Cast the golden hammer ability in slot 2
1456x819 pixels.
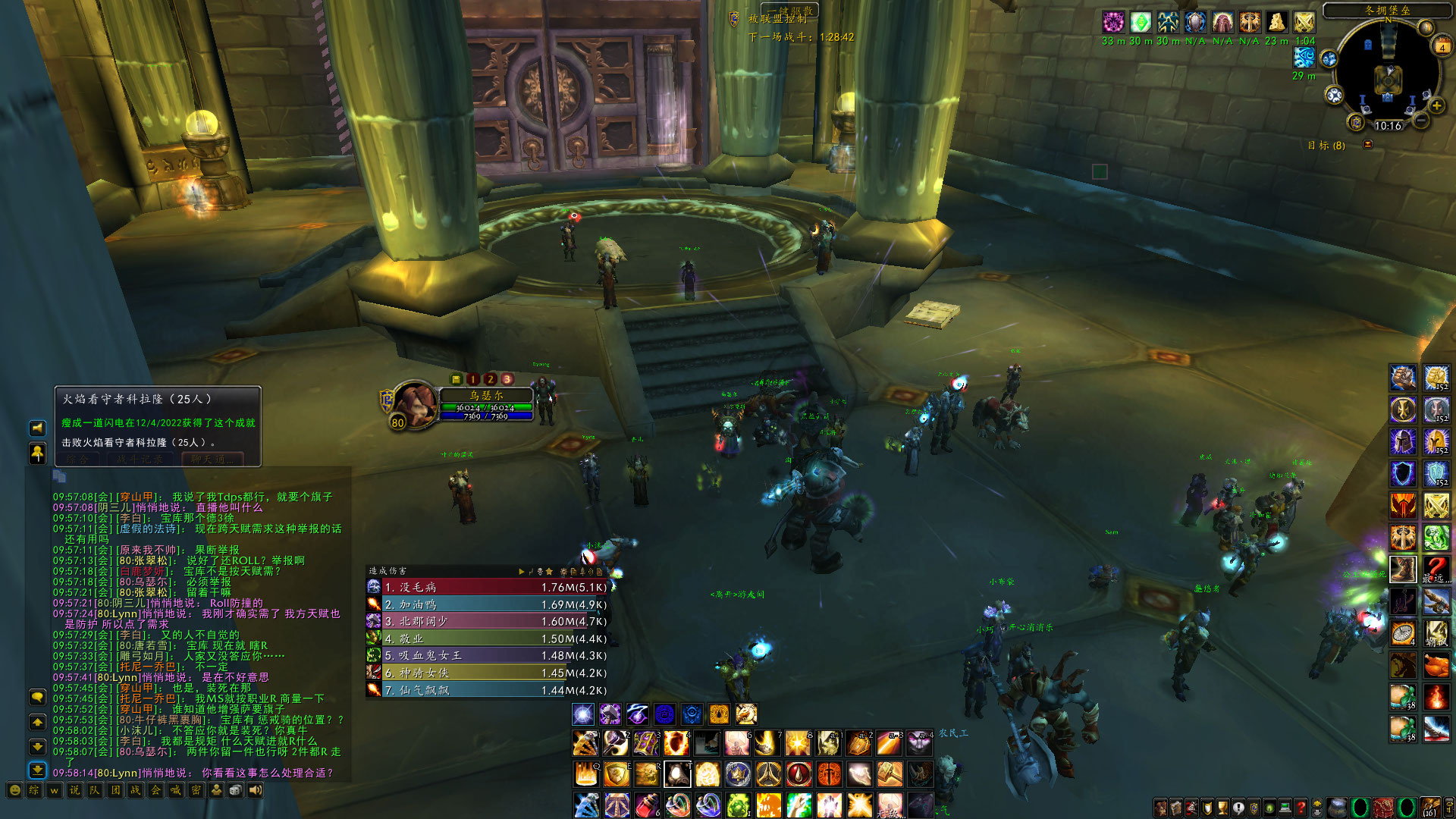(615, 744)
